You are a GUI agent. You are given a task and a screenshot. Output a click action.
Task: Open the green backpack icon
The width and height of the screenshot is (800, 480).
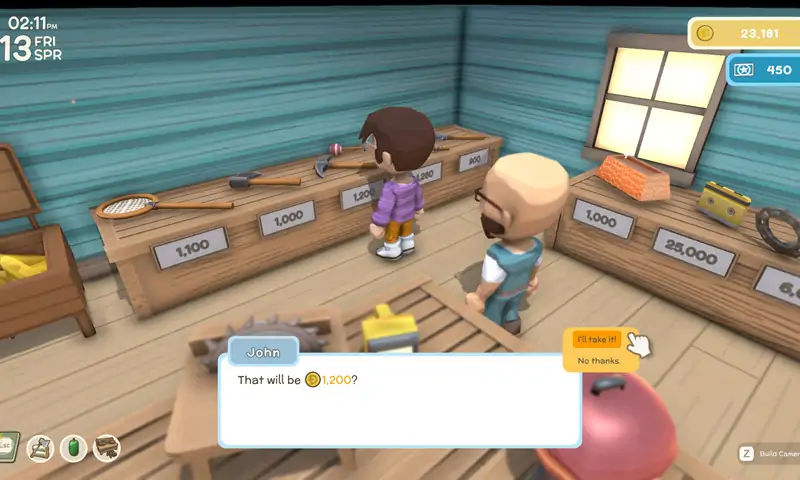pos(73,447)
